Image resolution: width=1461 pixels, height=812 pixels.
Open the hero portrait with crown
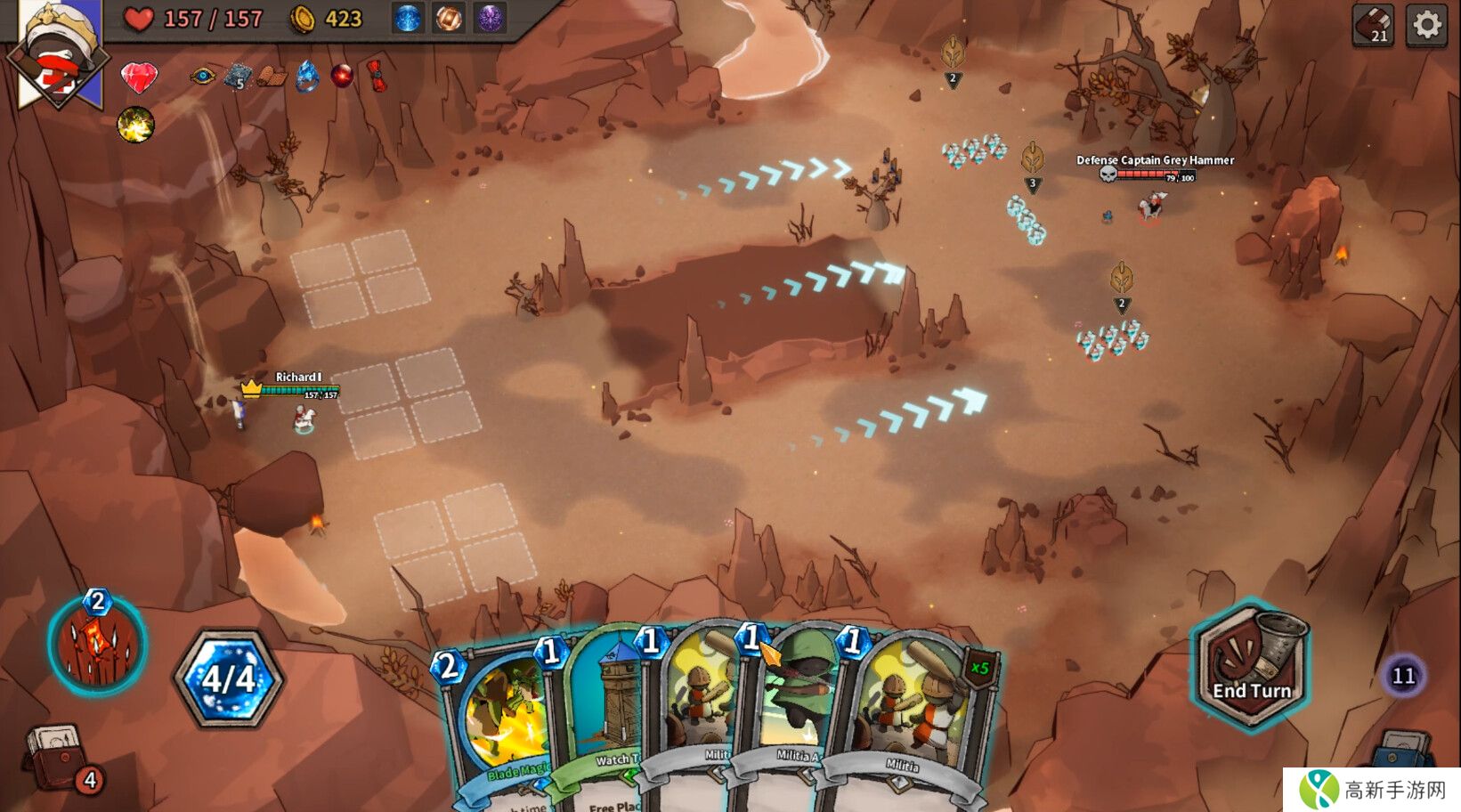pyautogui.click(x=58, y=53)
